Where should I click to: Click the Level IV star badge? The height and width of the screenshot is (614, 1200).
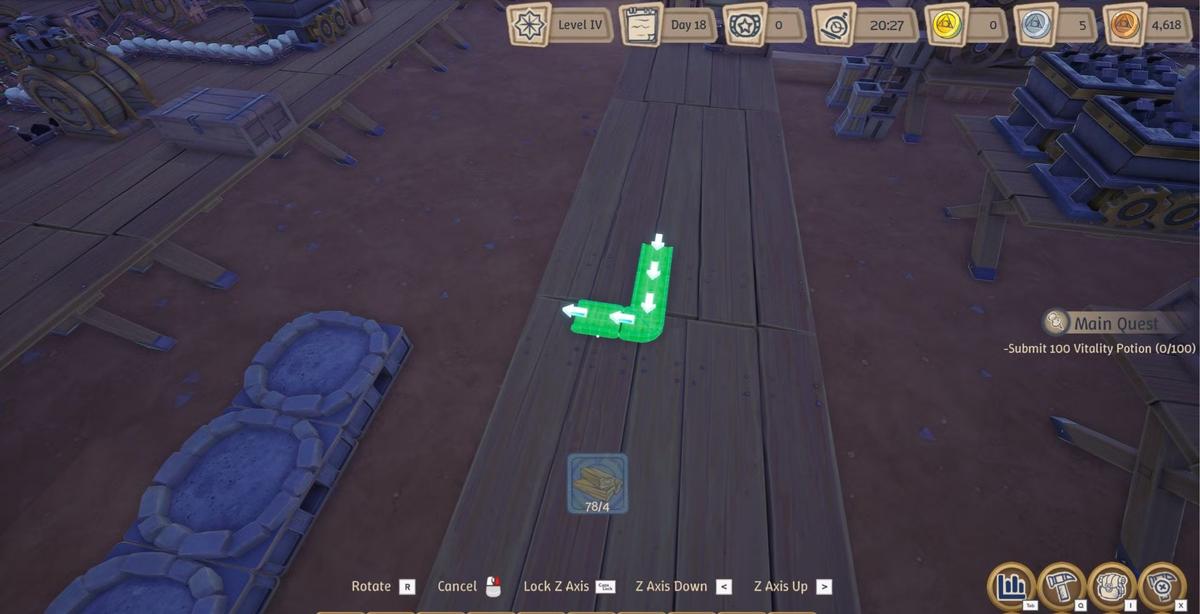(530, 25)
